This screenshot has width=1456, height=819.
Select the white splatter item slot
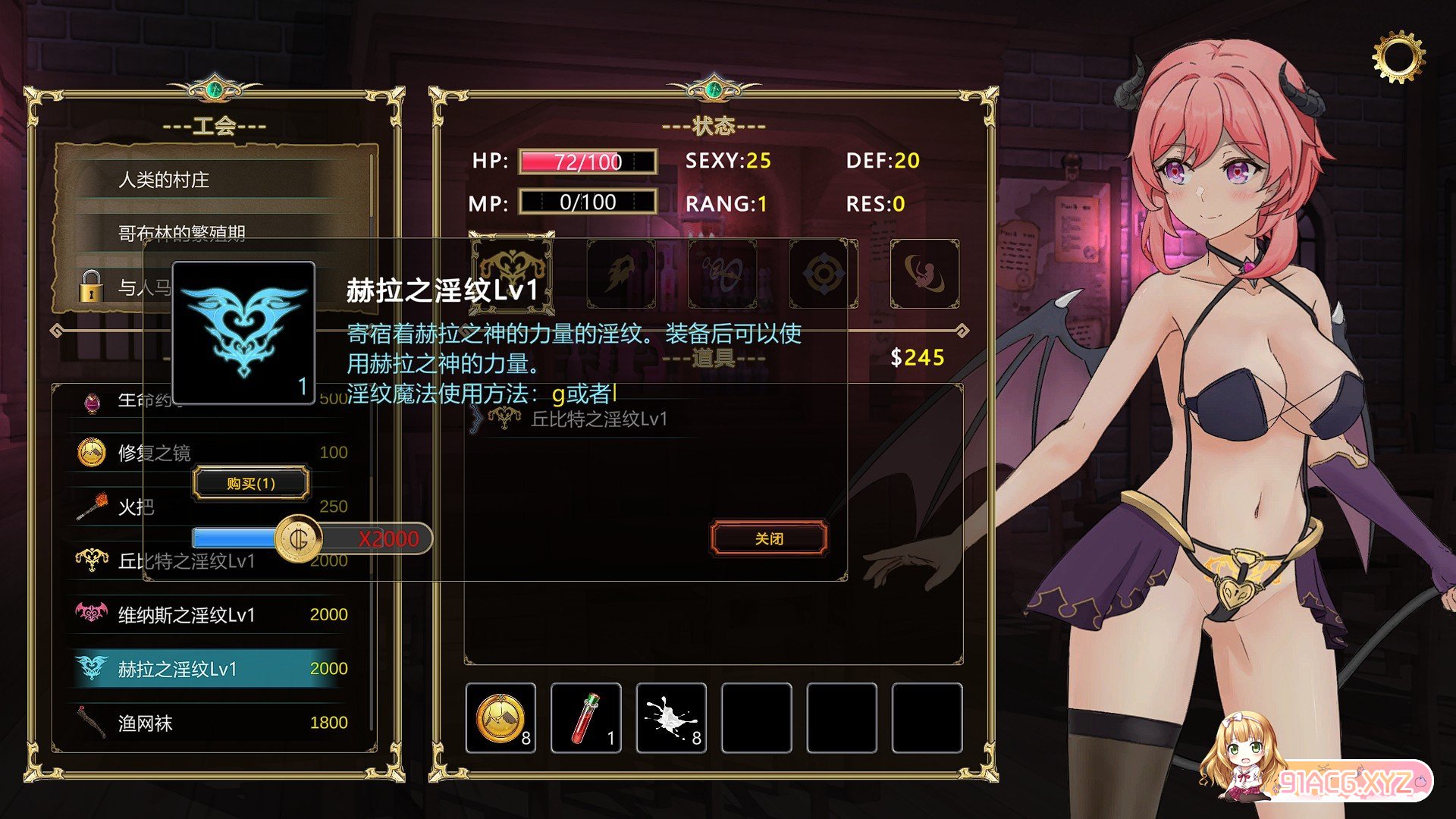[671, 717]
